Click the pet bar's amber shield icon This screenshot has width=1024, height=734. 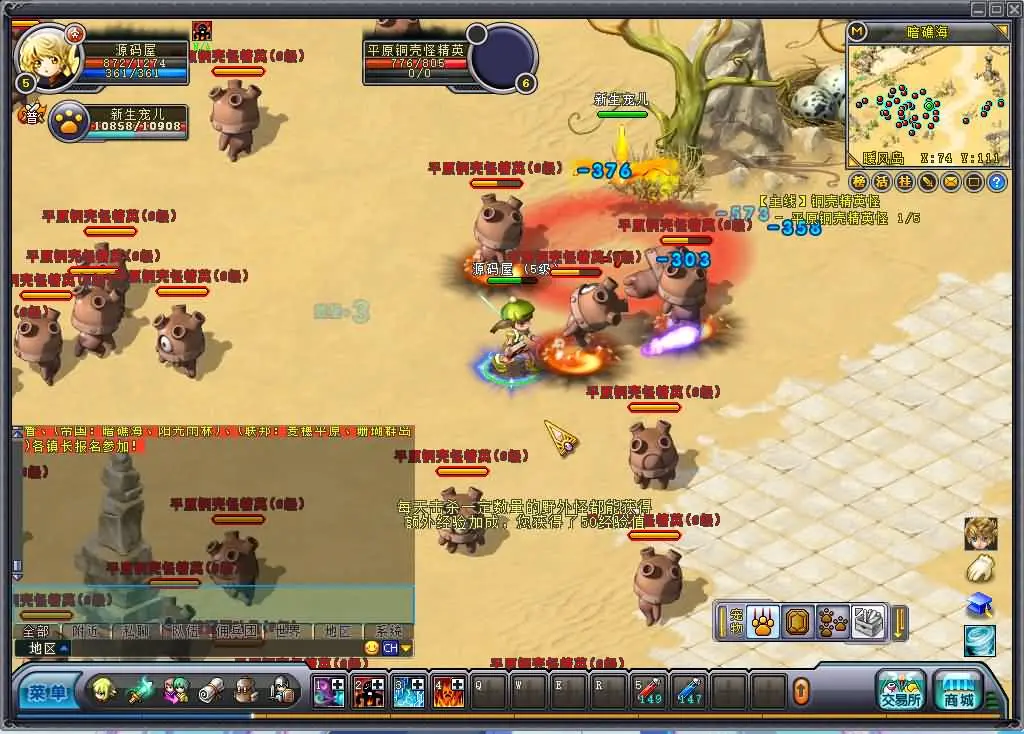(798, 623)
